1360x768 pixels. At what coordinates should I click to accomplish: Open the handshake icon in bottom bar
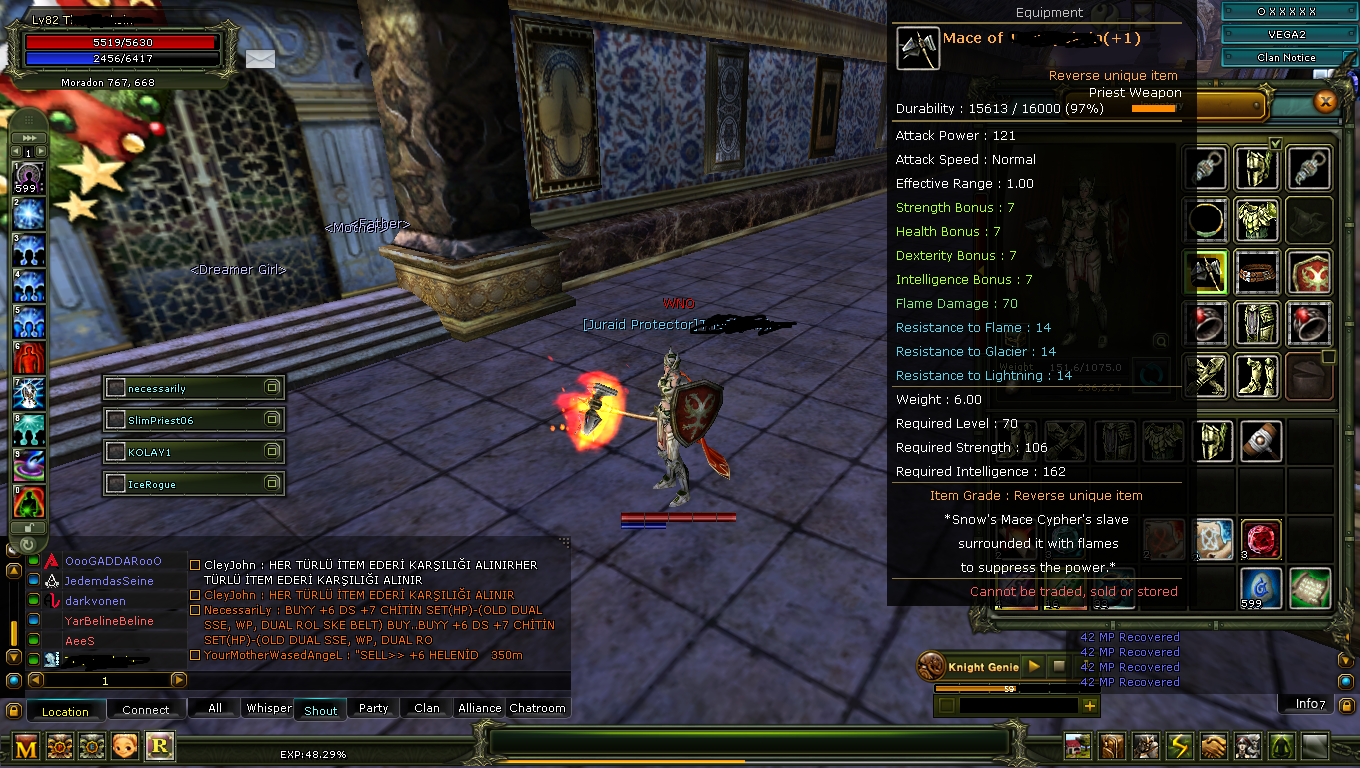point(1213,746)
